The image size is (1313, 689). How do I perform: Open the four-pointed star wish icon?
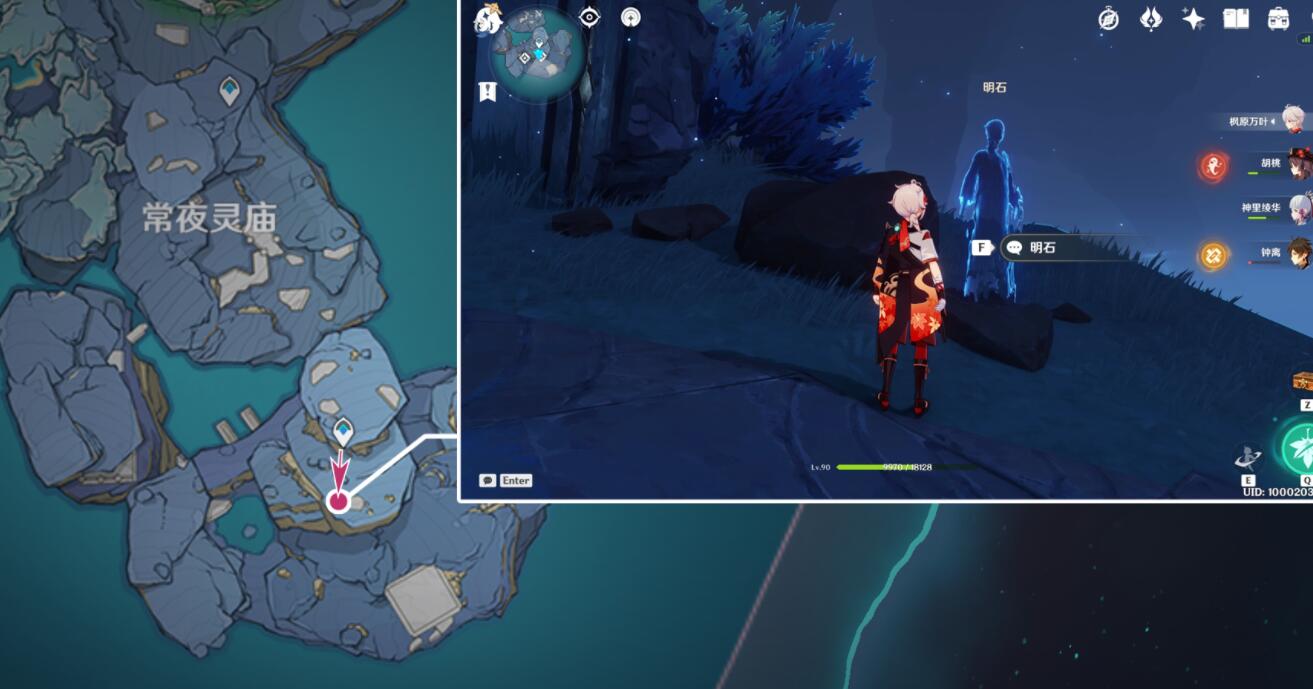click(1193, 18)
